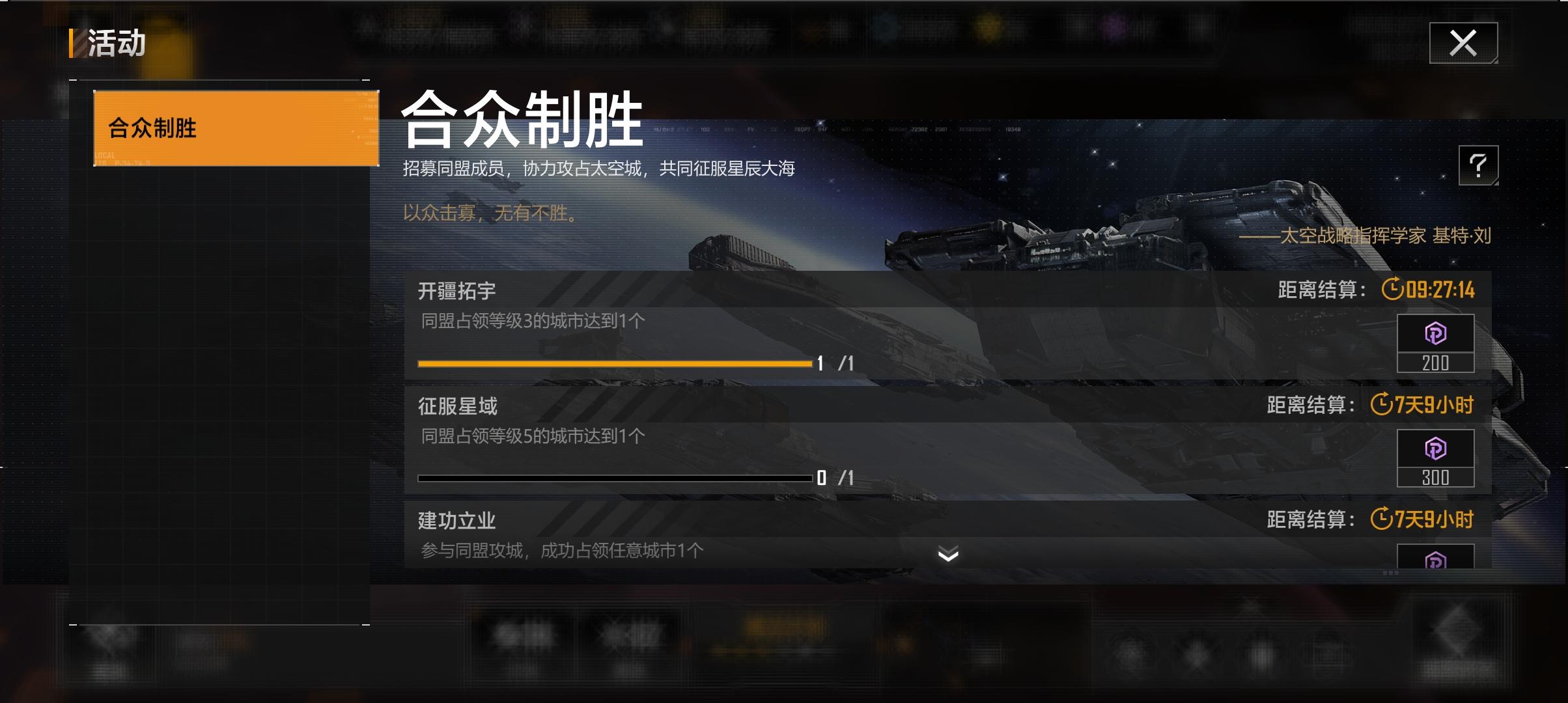Click the purple 300-point reward icon
This screenshot has width=1568, height=703.
pos(1436,447)
